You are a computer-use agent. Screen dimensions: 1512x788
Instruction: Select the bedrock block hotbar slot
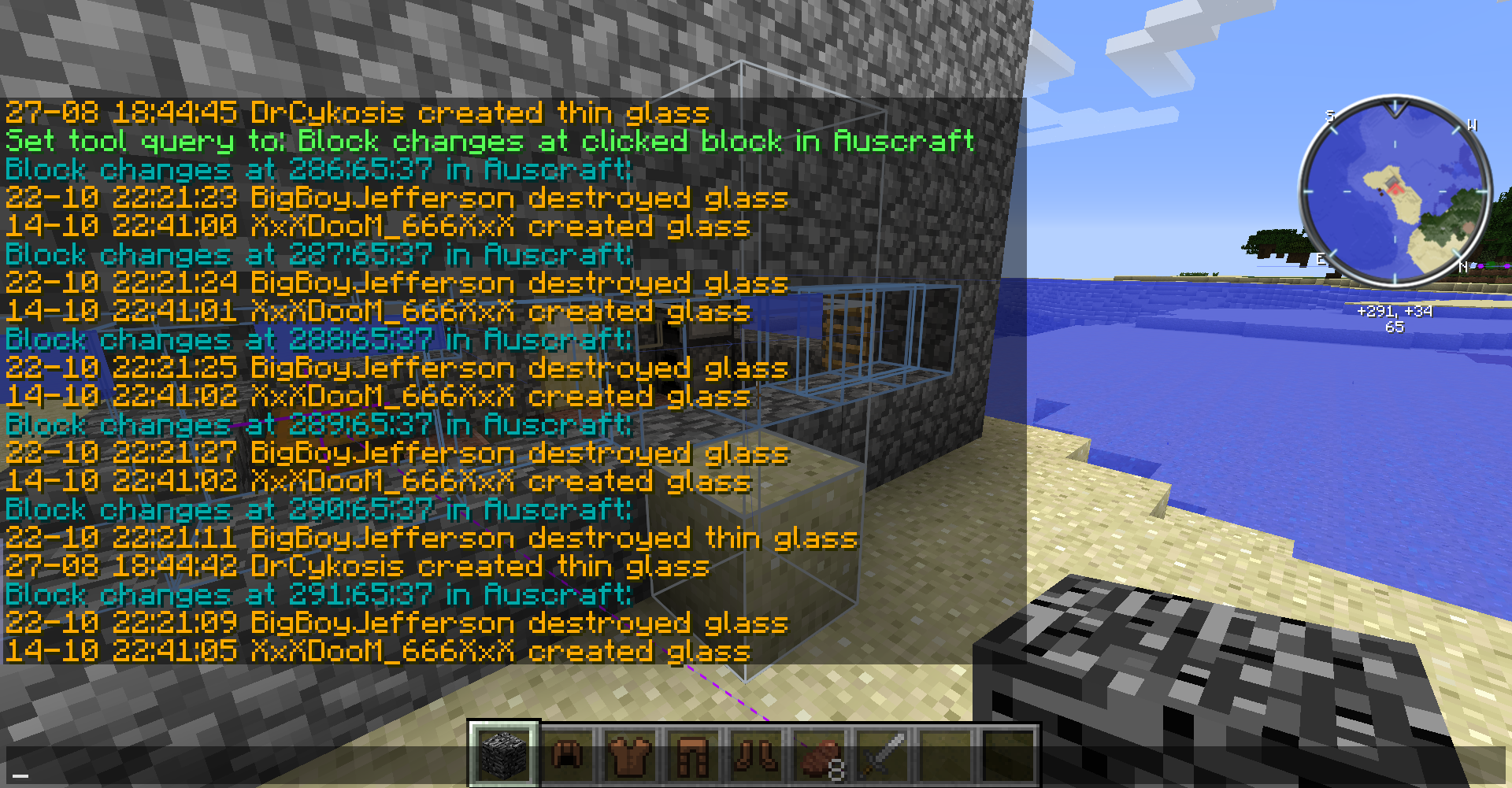[x=504, y=754]
